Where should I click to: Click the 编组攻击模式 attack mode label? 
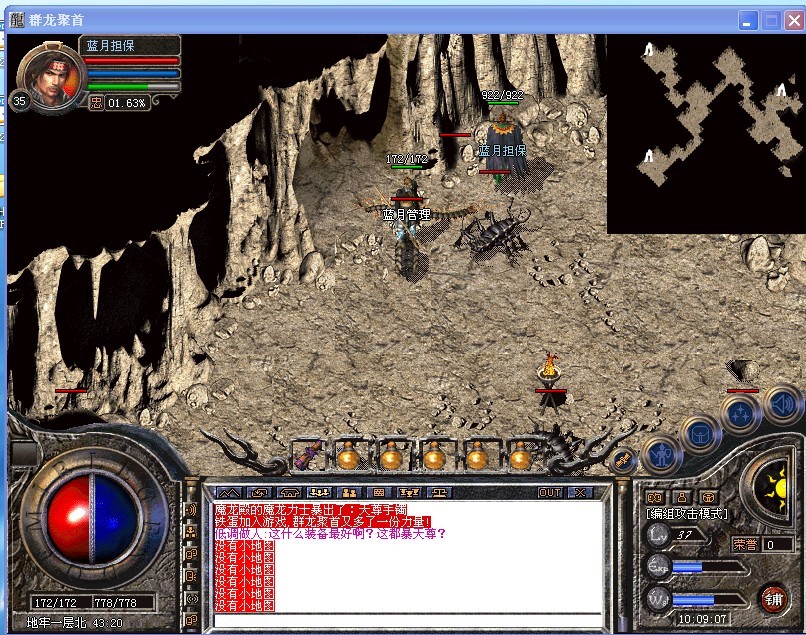point(688,514)
